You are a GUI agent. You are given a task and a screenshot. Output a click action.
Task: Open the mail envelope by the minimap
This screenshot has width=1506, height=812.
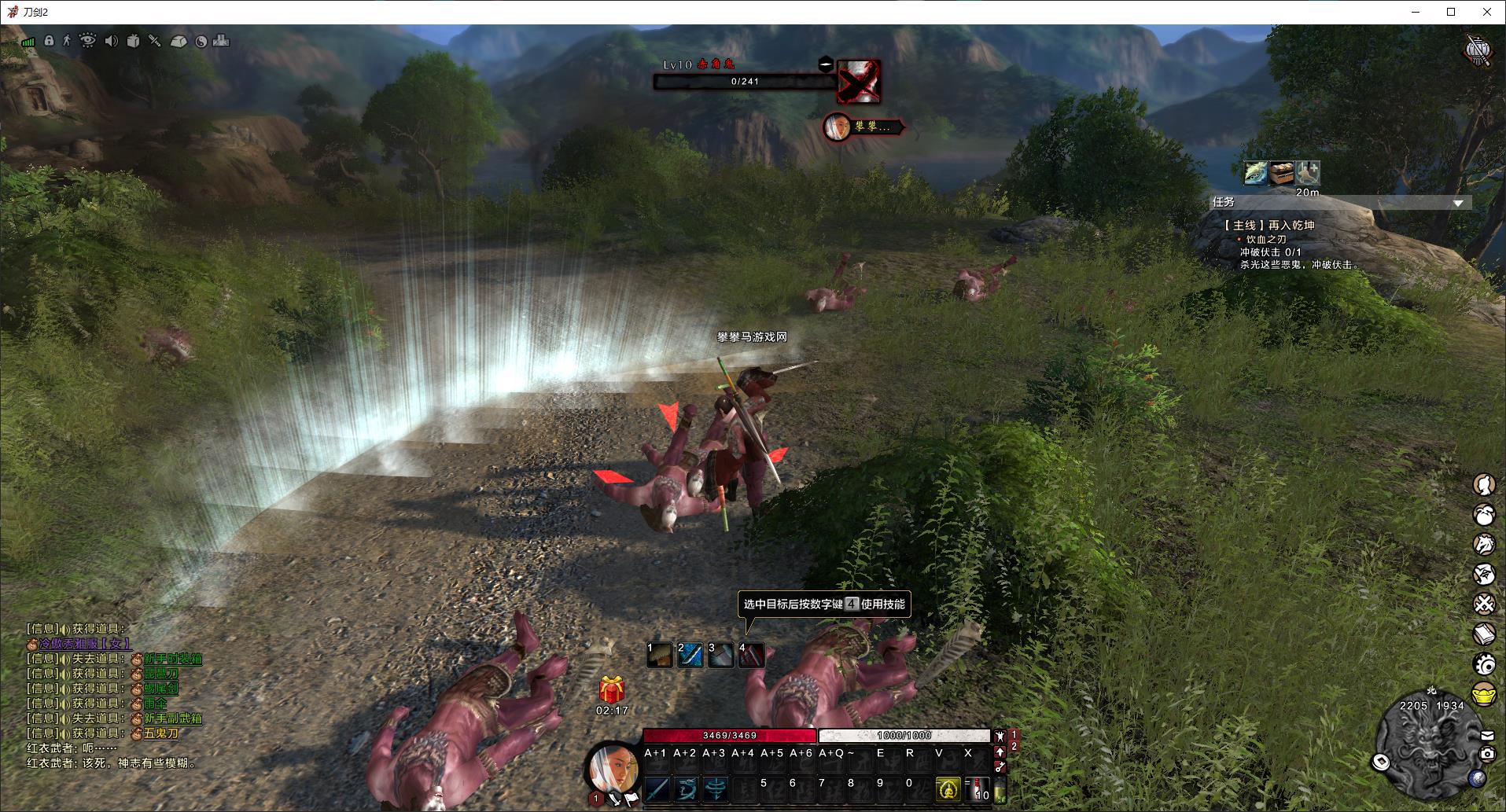coord(1487,736)
